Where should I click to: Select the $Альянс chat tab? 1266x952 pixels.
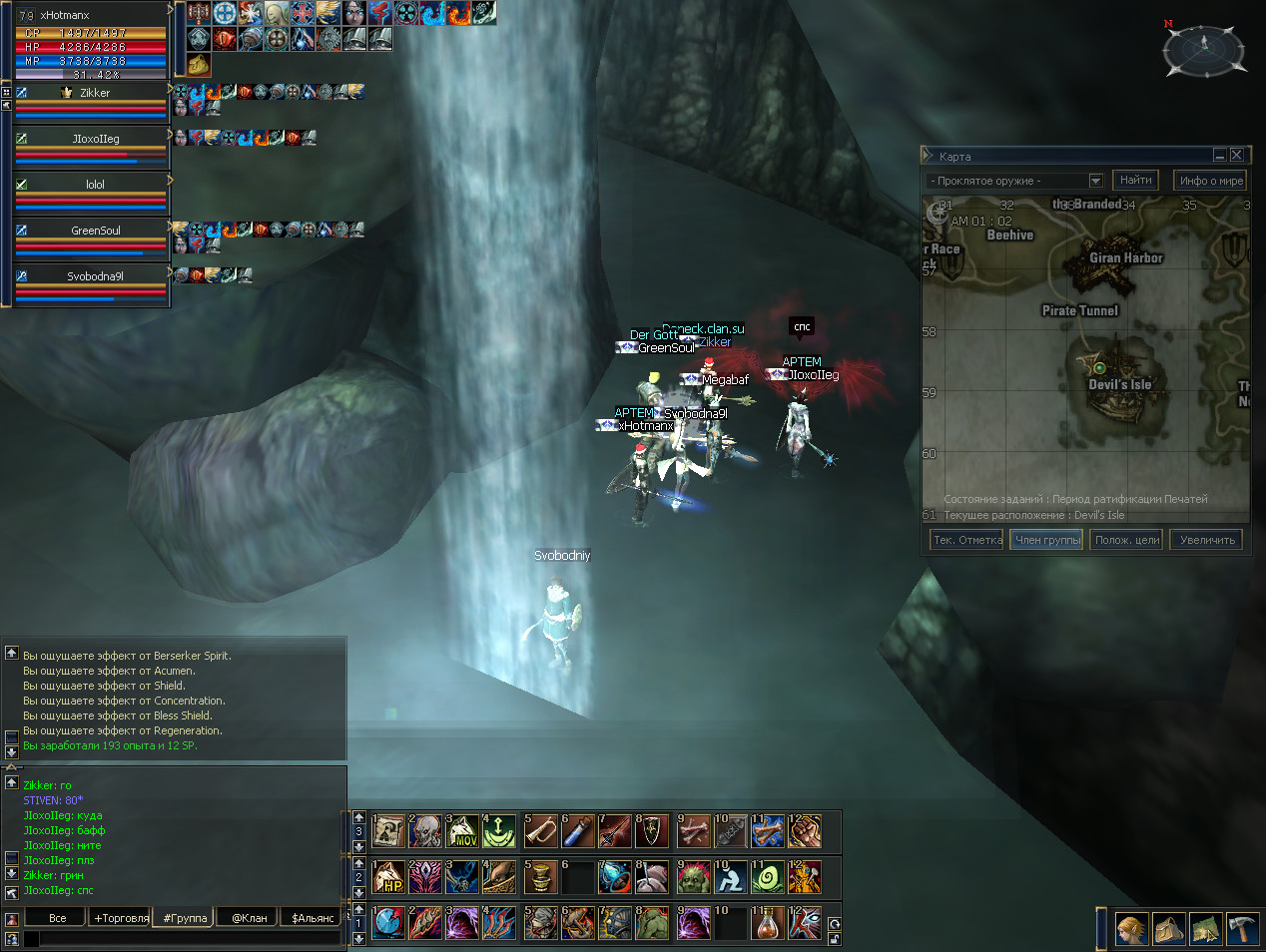(x=313, y=918)
